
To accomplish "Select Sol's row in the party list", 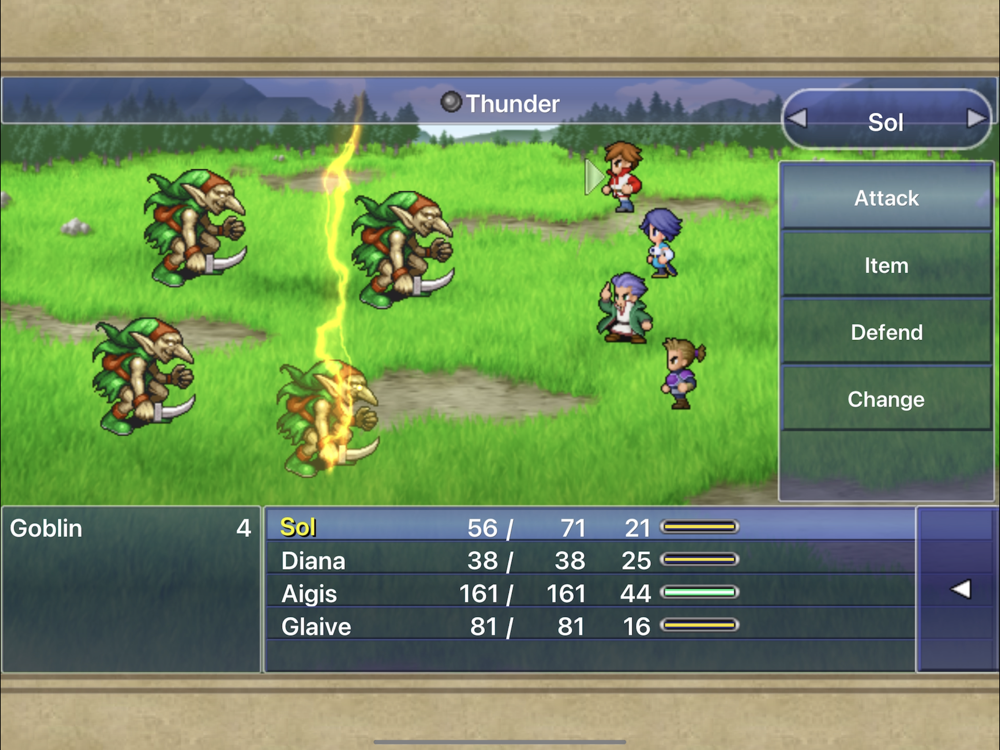I will (x=590, y=527).
